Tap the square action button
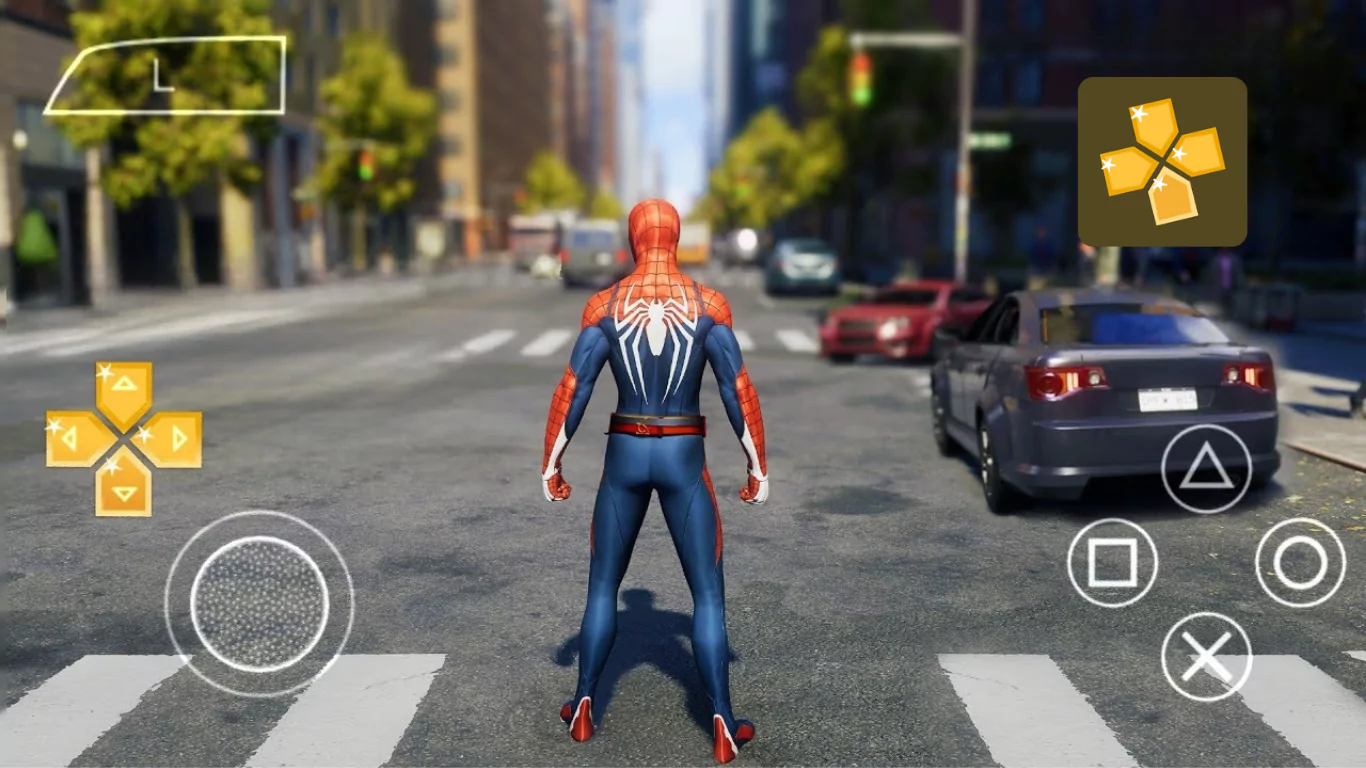The width and height of the screenshot is (1366, 768). [x=1112, y=563]
